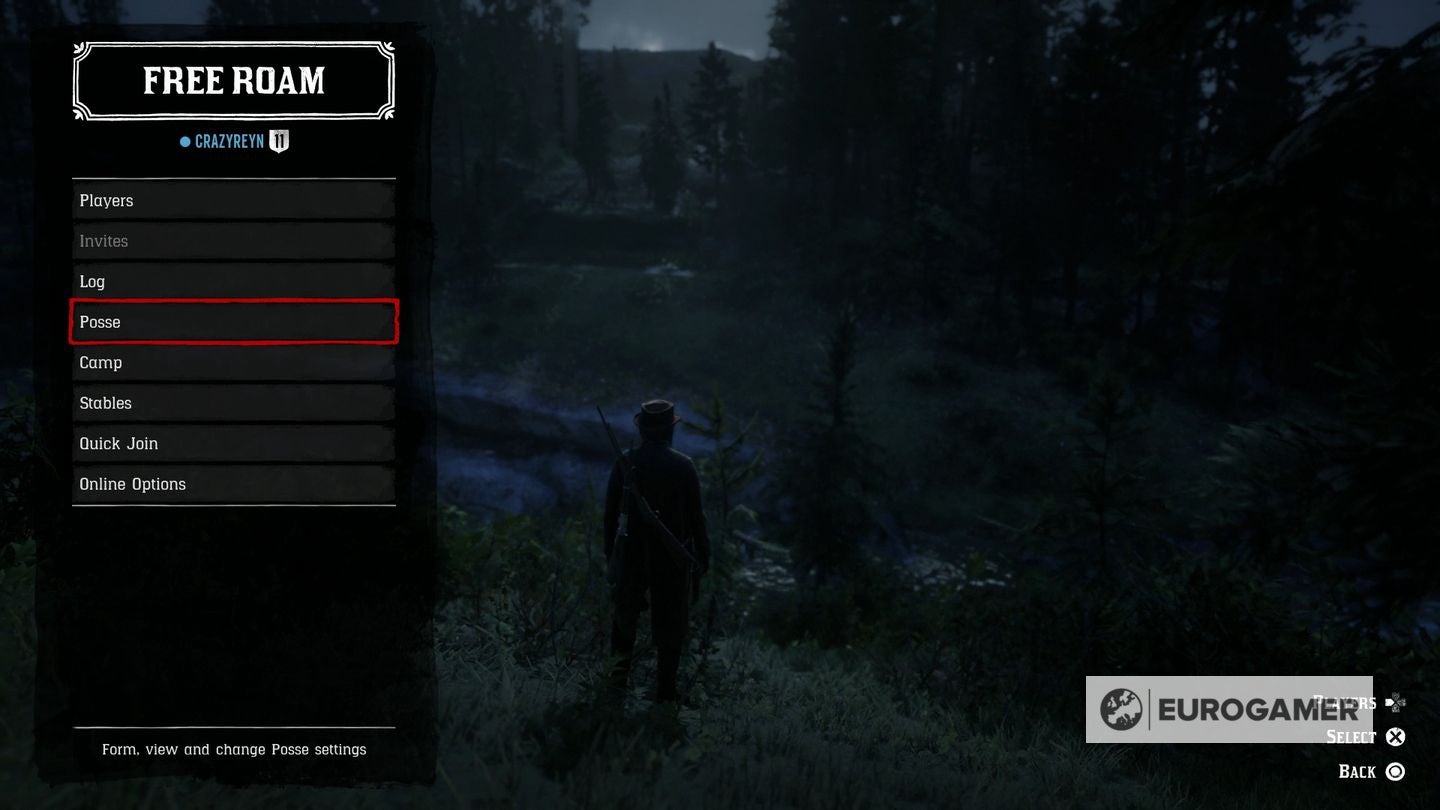This screenshot has height=810, width=1440.
Task: Click the blue online status dot next to CRAZYREYN
Action: [184, 141]
